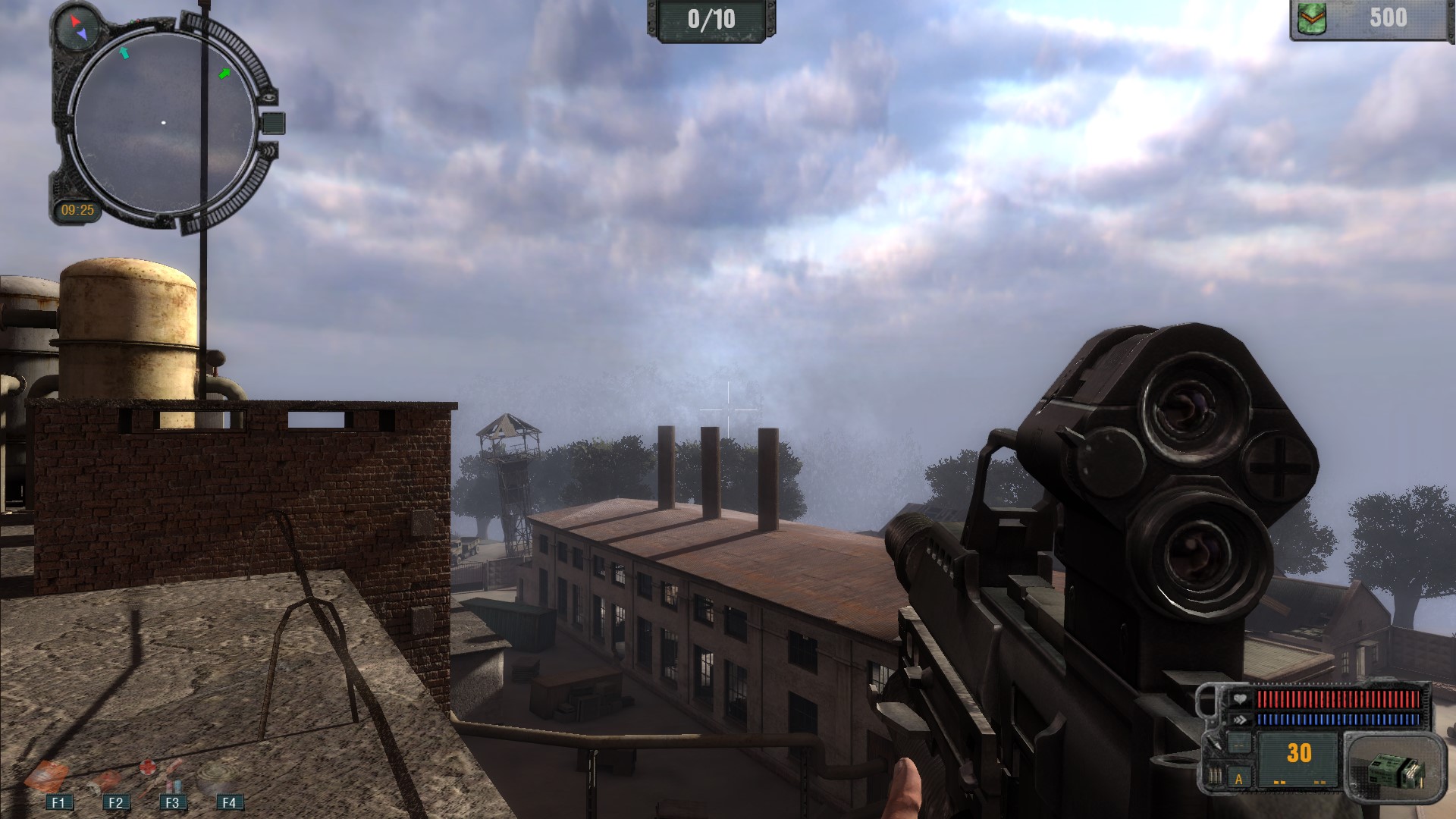
Task: Use the orange medkit in F1 slot
Action: click(x=47, y=776)
